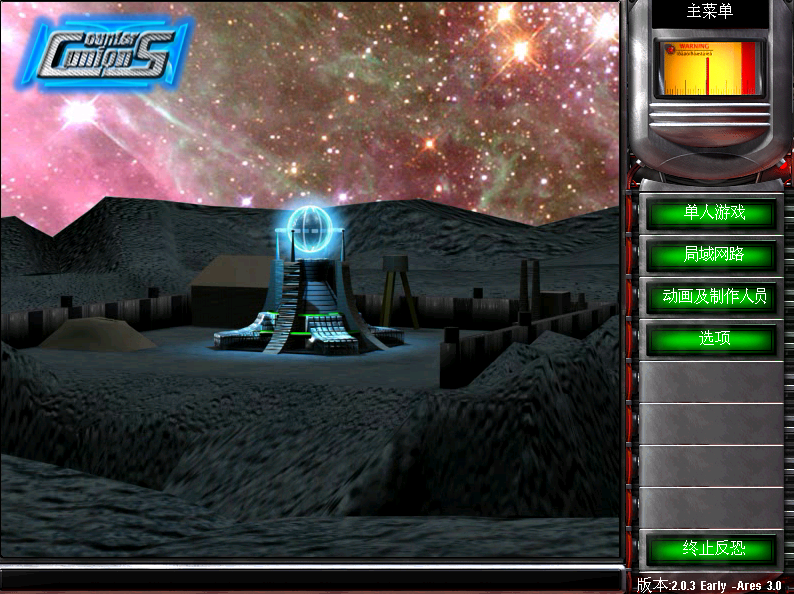Open the 局域网路 LAN network menu
This screenshot has width=794, height=594.
710,255
